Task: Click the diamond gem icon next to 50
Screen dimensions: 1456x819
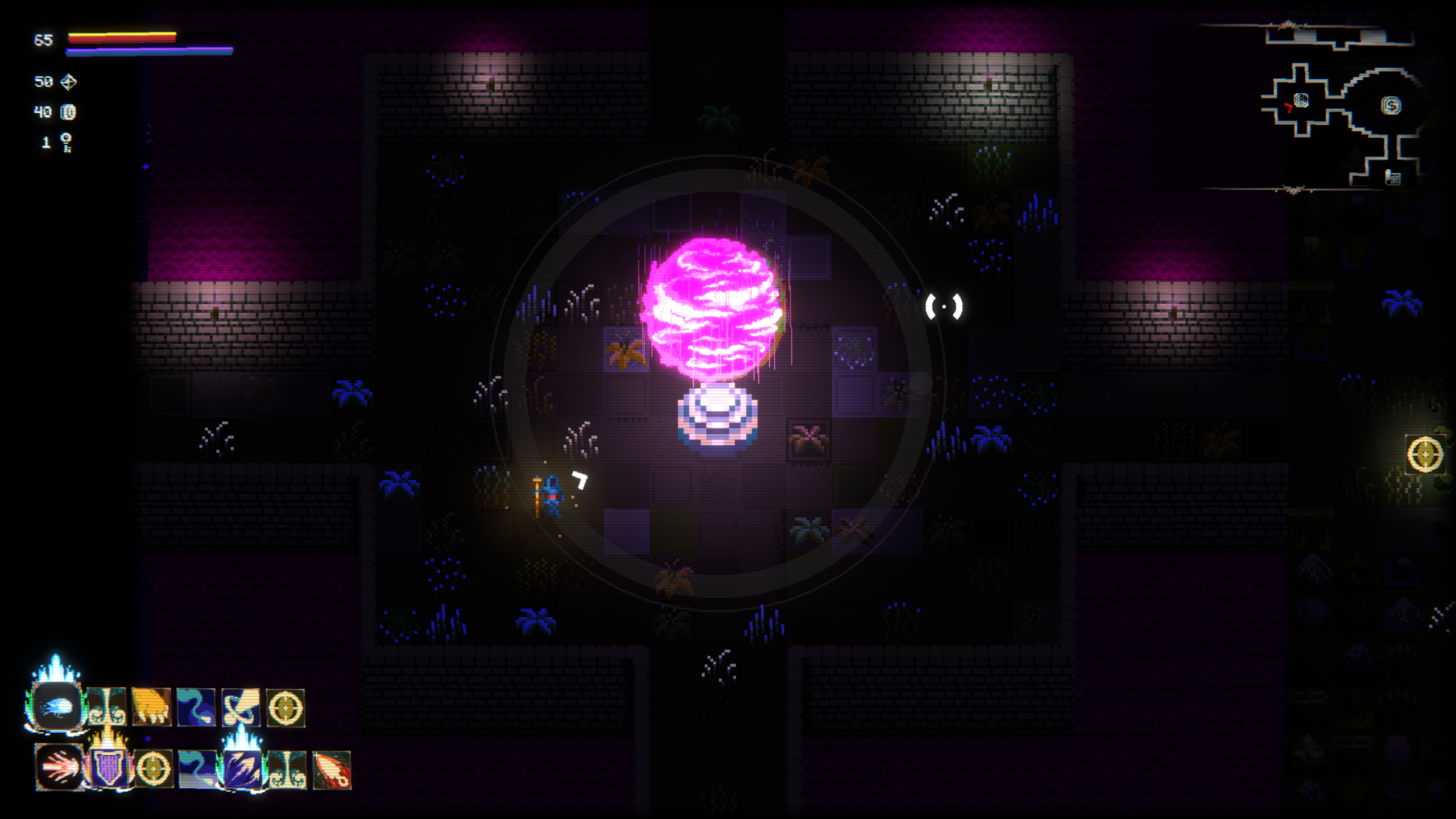Action: click(x=68, y=82)
